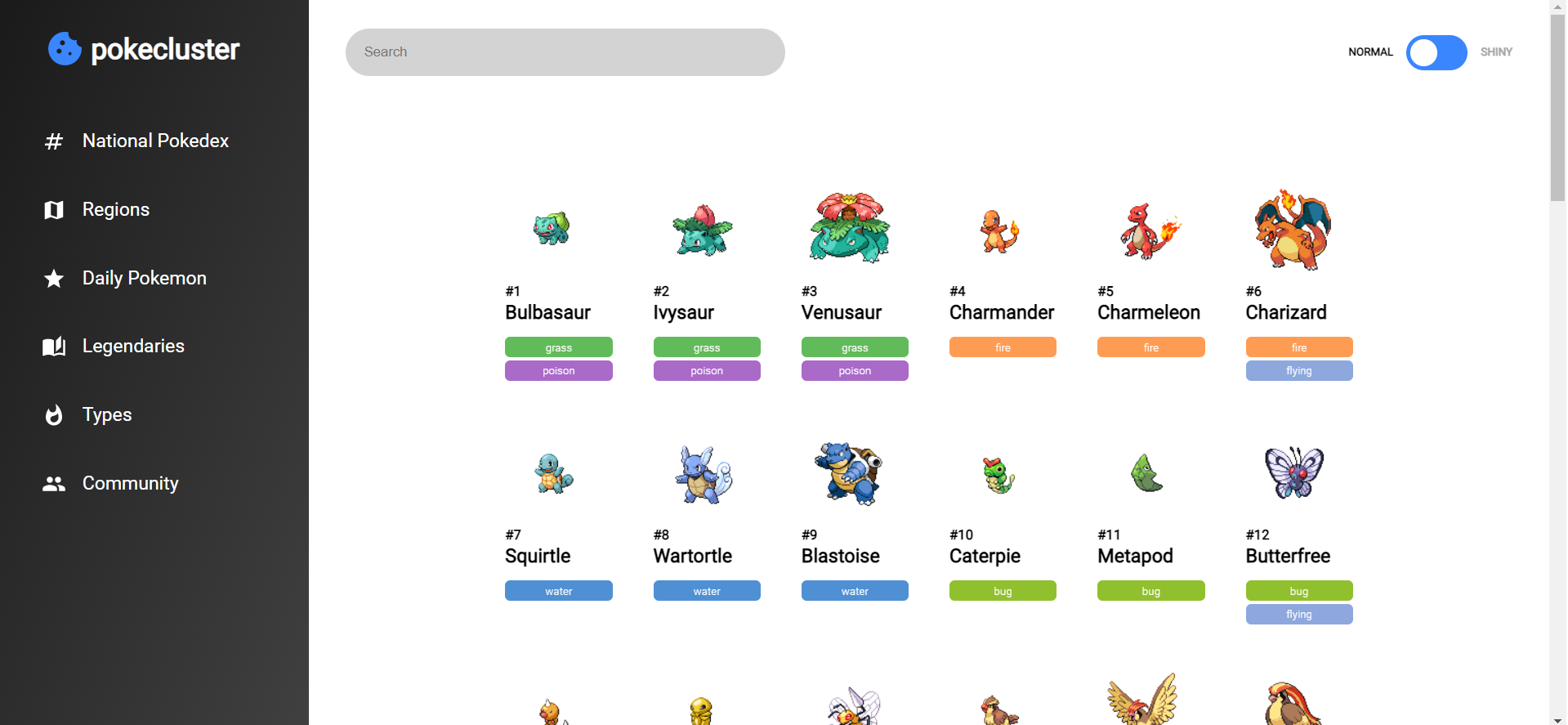Click the Community people icon
Image resolution: width=1568 pixels, height=725 pixels.
coord(53,483)
